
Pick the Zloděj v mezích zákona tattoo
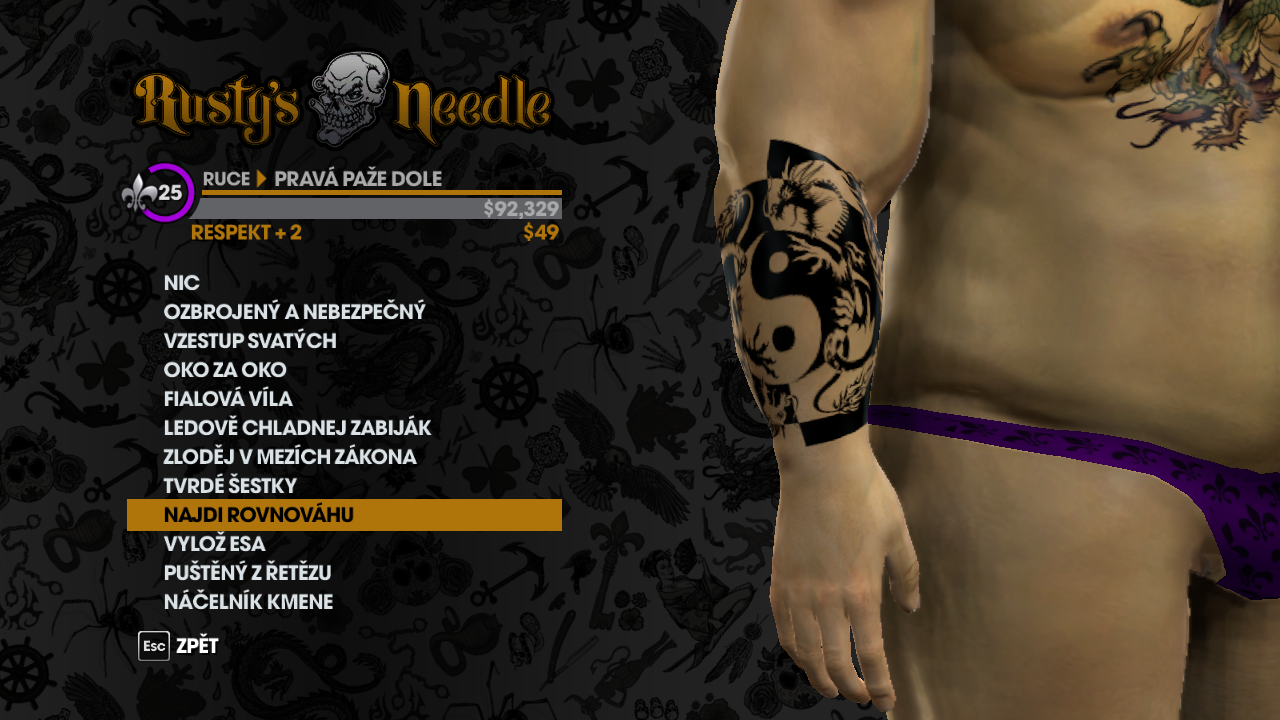pyautogui.click(x=290, y=457)
